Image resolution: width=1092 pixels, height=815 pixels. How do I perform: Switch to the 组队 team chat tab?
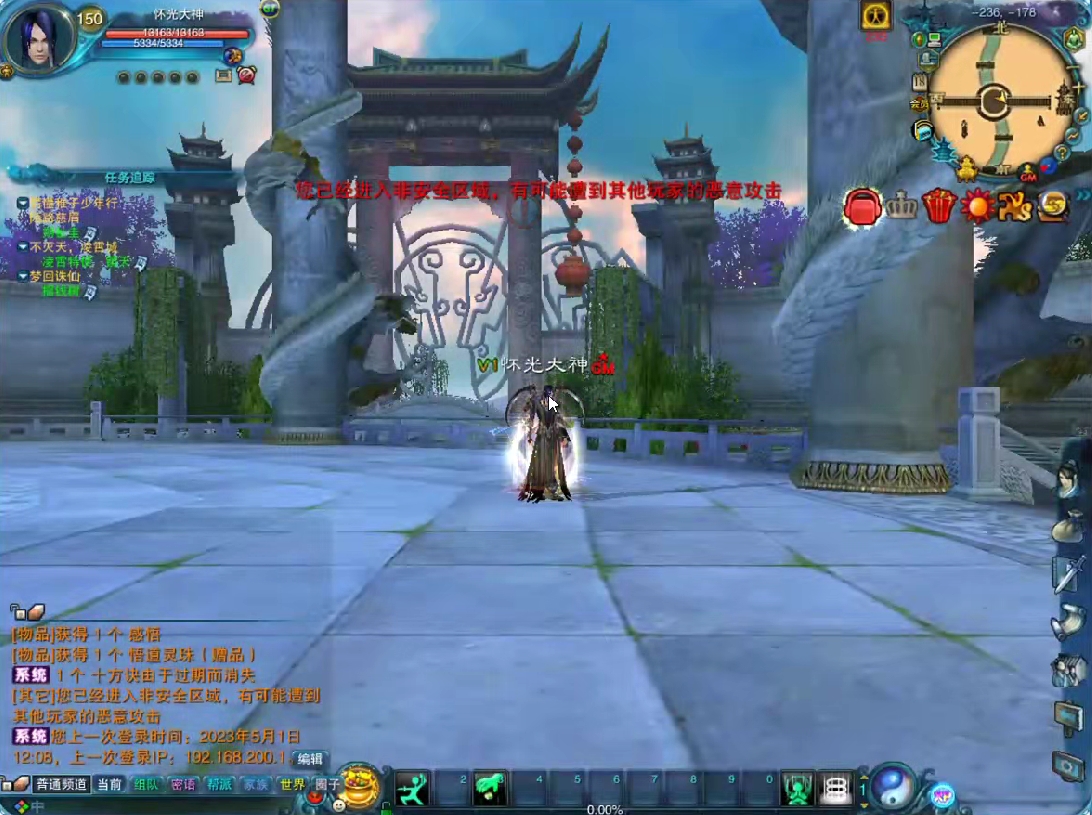(x=146, y=785)
